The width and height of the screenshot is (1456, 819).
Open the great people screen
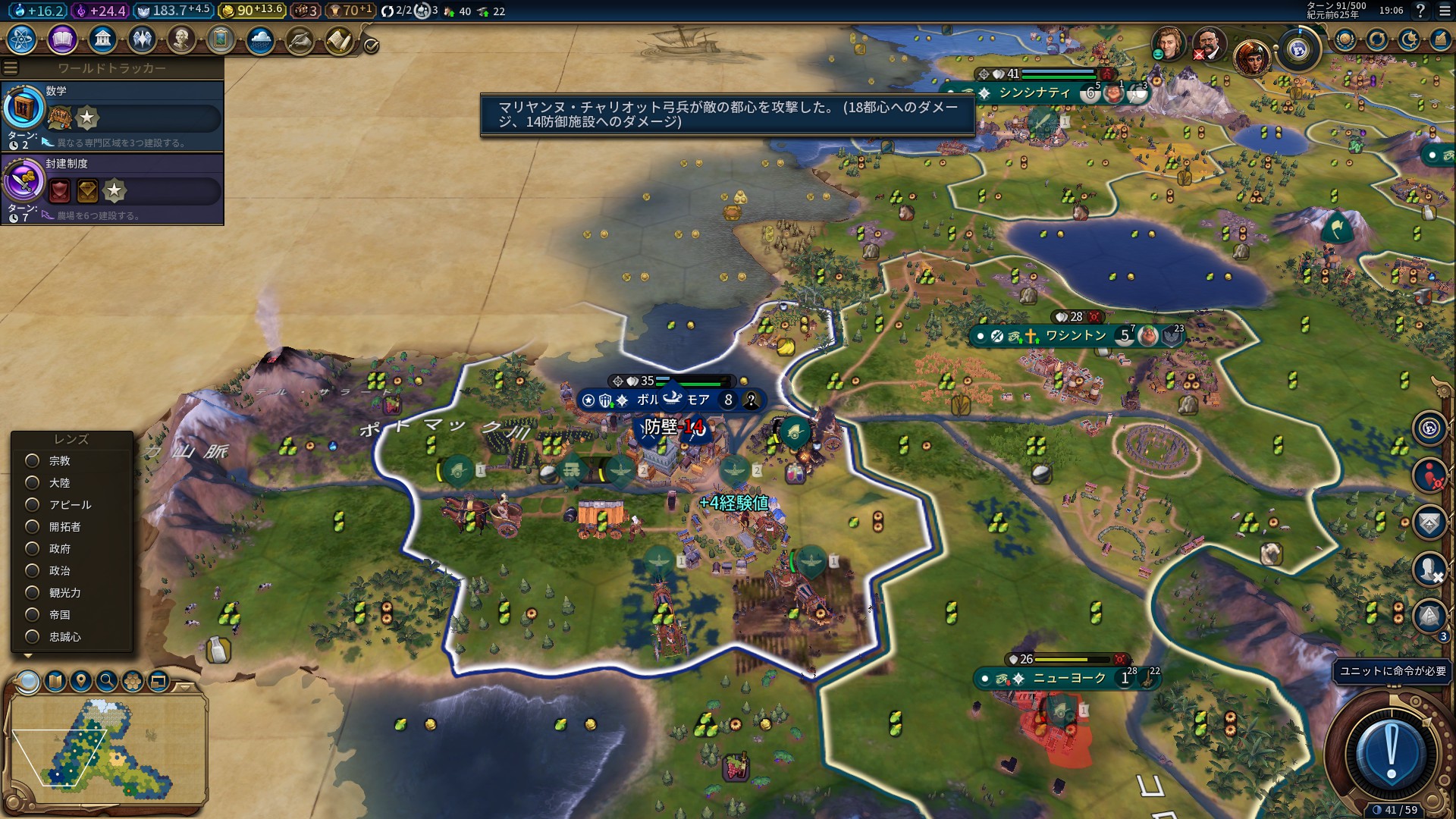[x=181, y=39]
